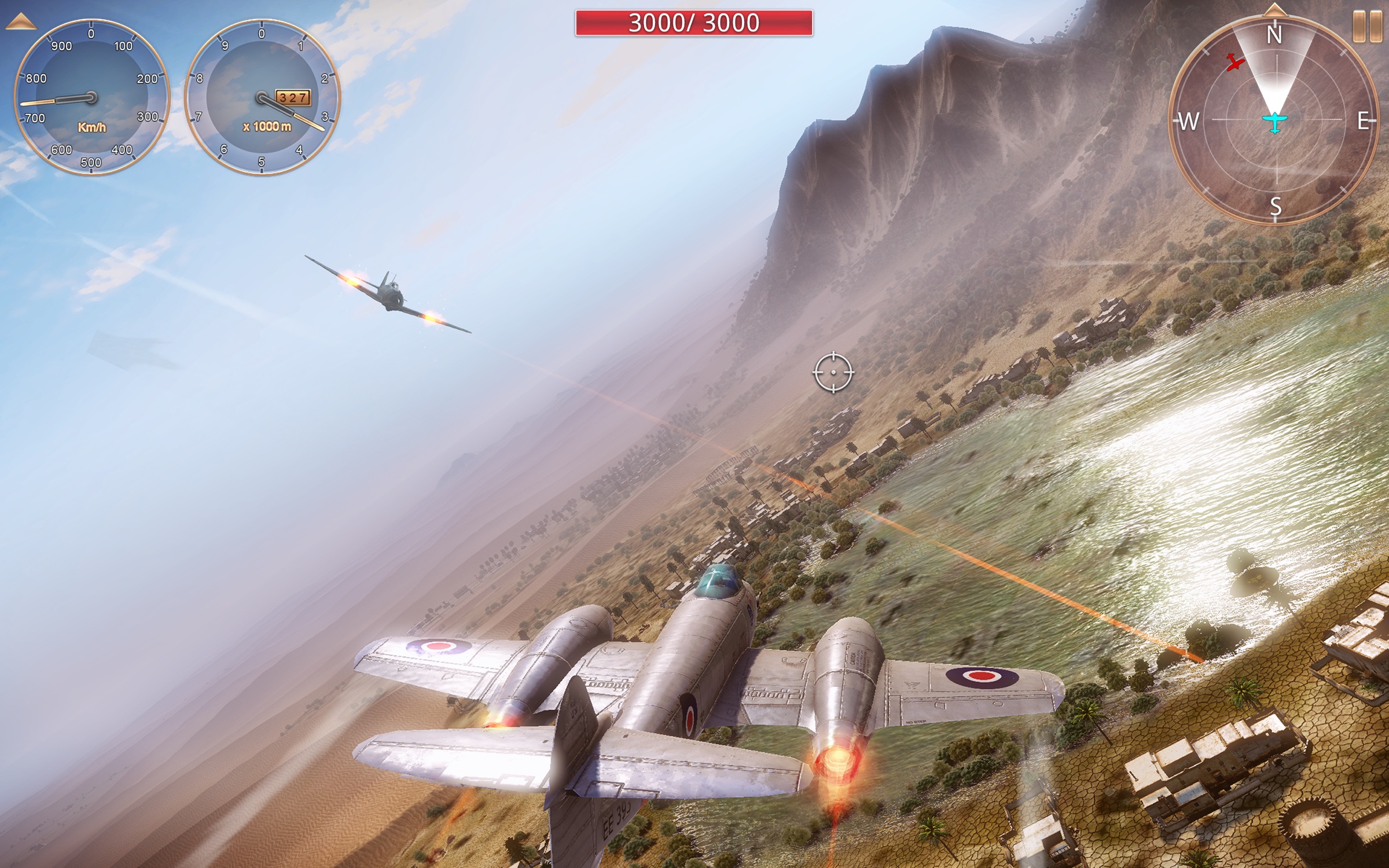Toggle the radar with the arrow above compass

tap(1274, 9)
